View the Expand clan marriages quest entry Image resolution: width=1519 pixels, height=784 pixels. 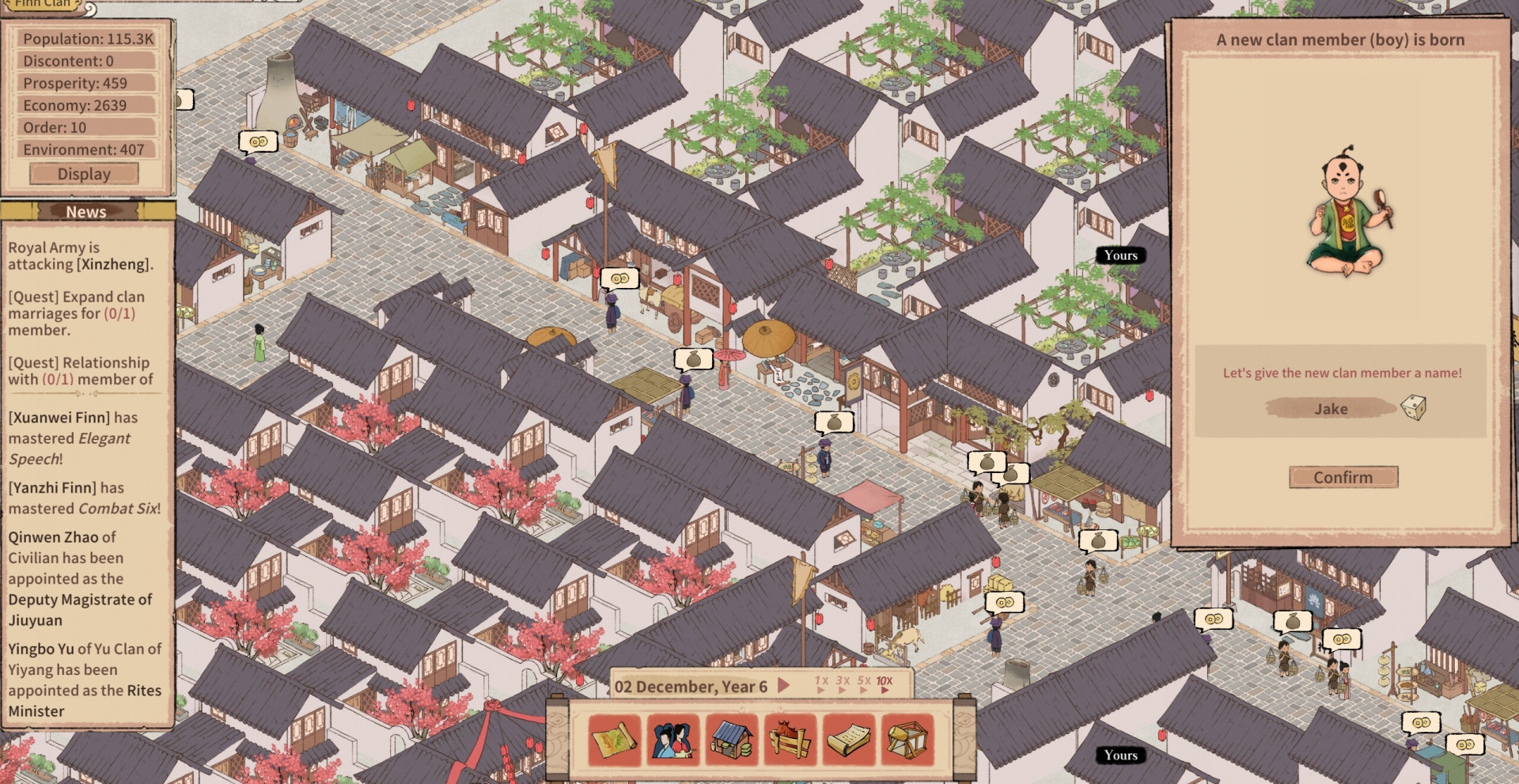[x=77, y=313]
